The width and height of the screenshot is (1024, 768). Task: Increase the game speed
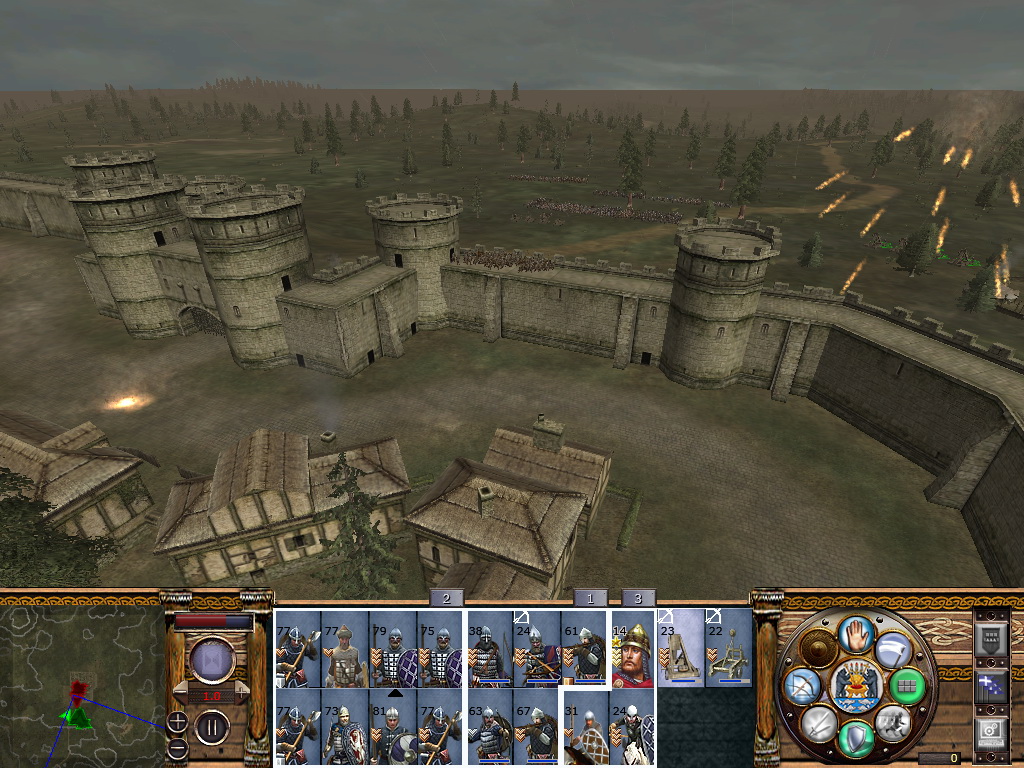click(x=243, y=694)
